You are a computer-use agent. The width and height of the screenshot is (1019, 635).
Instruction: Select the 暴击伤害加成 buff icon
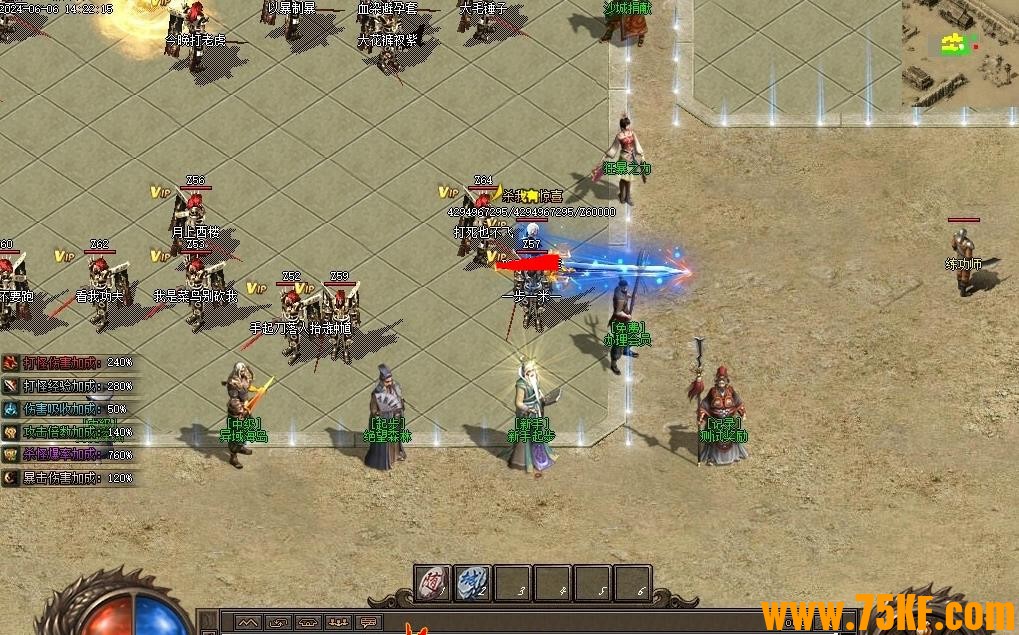click(10, 478)
